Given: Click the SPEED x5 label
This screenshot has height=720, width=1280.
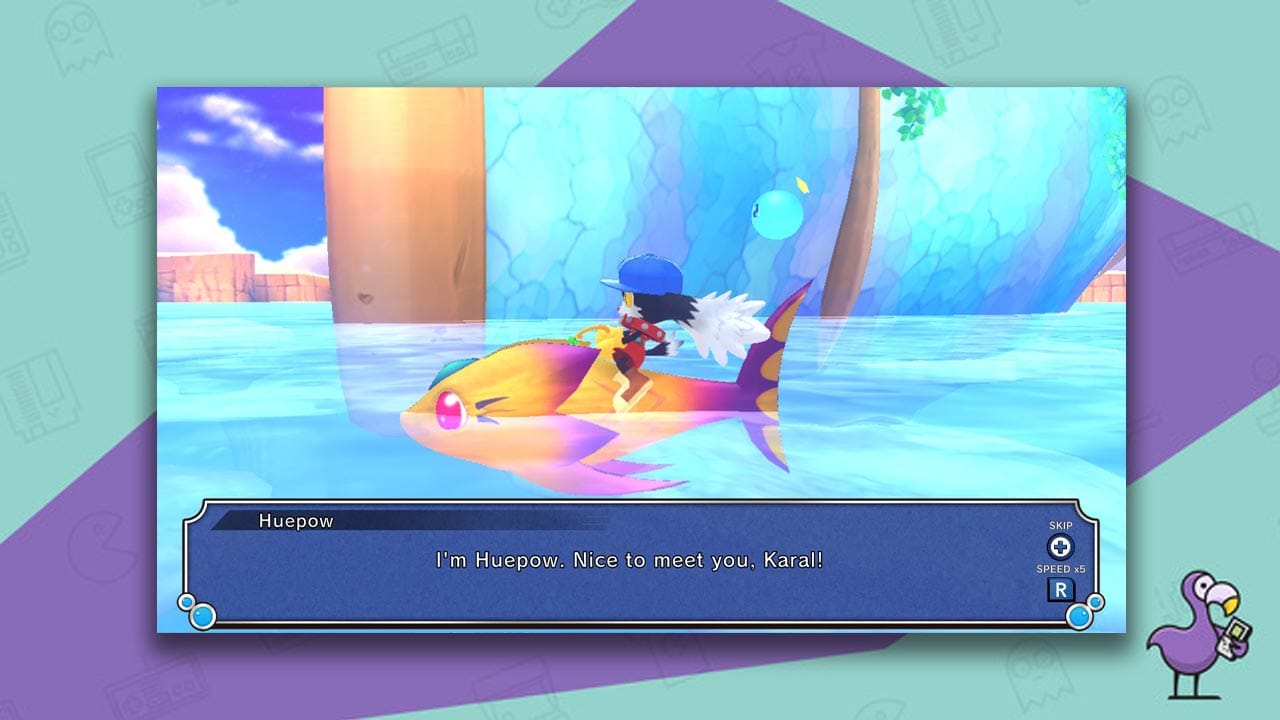Looking at the screenshot, I should [x=1060, y=568].
